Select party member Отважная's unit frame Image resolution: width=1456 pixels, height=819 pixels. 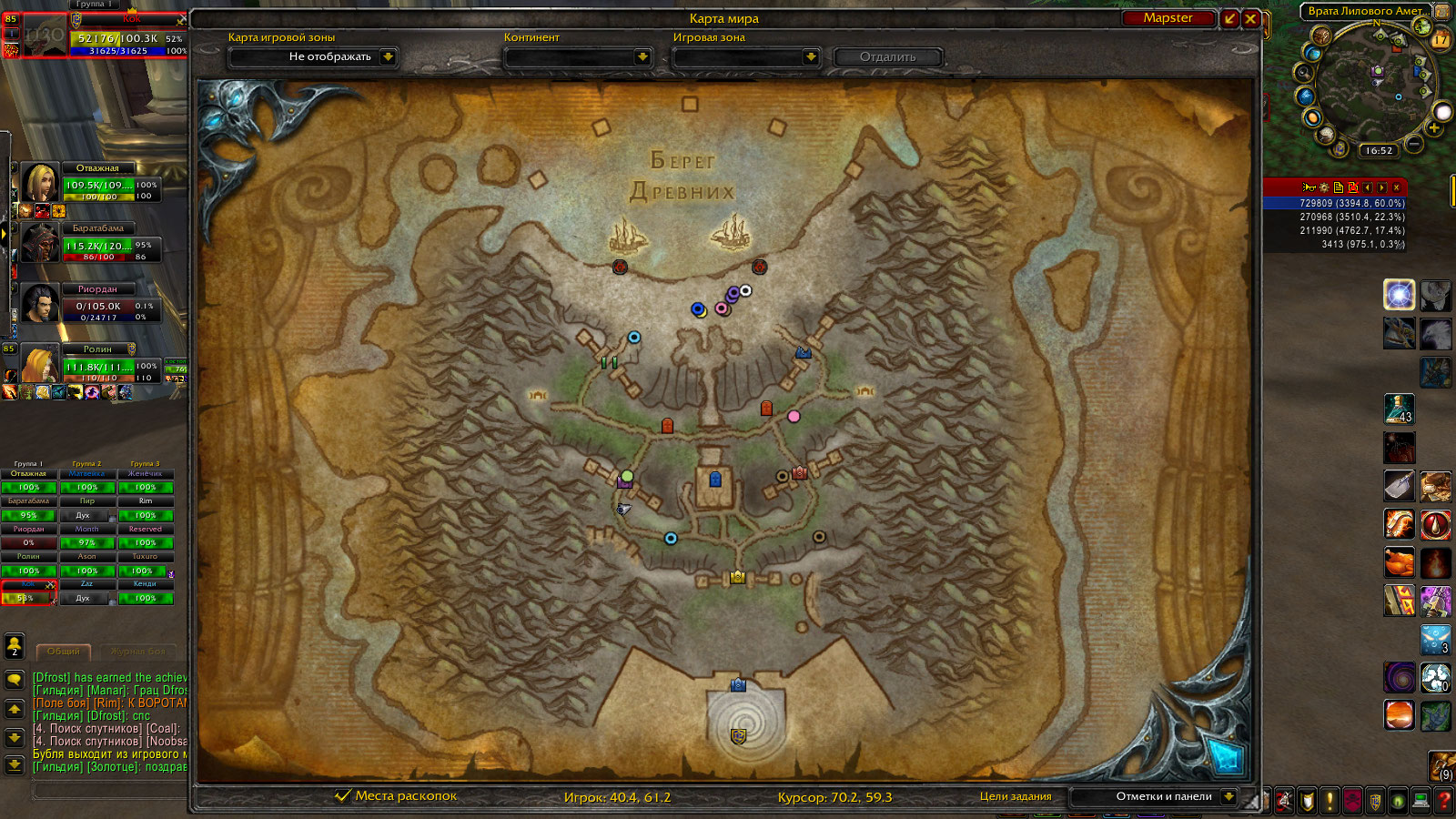click(x=97, y=184)
